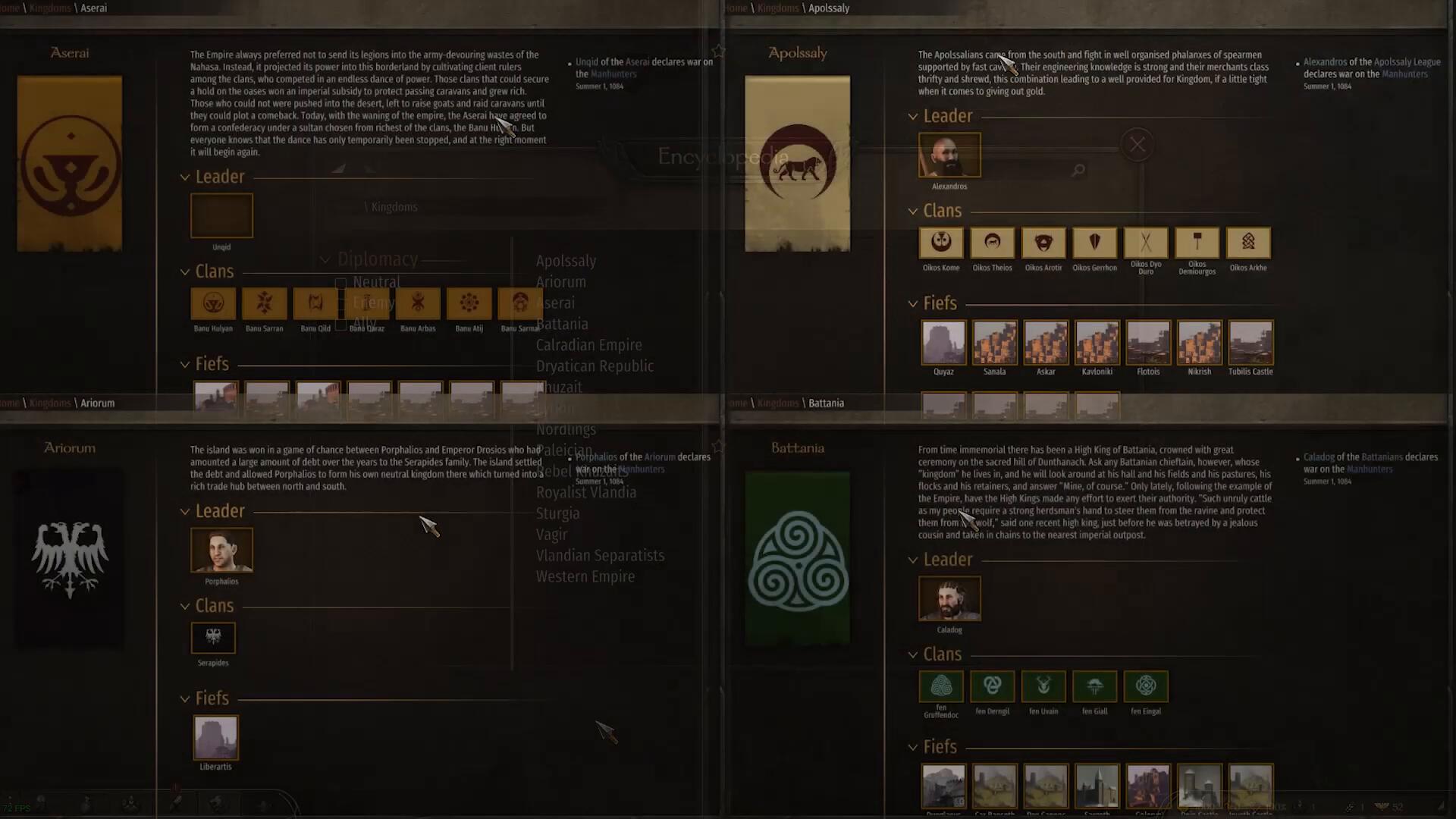The width and height of the screenshot is (1456, 819).
Task: Close the Encyclopedia with the X button
Action: tap(1137, 144)
